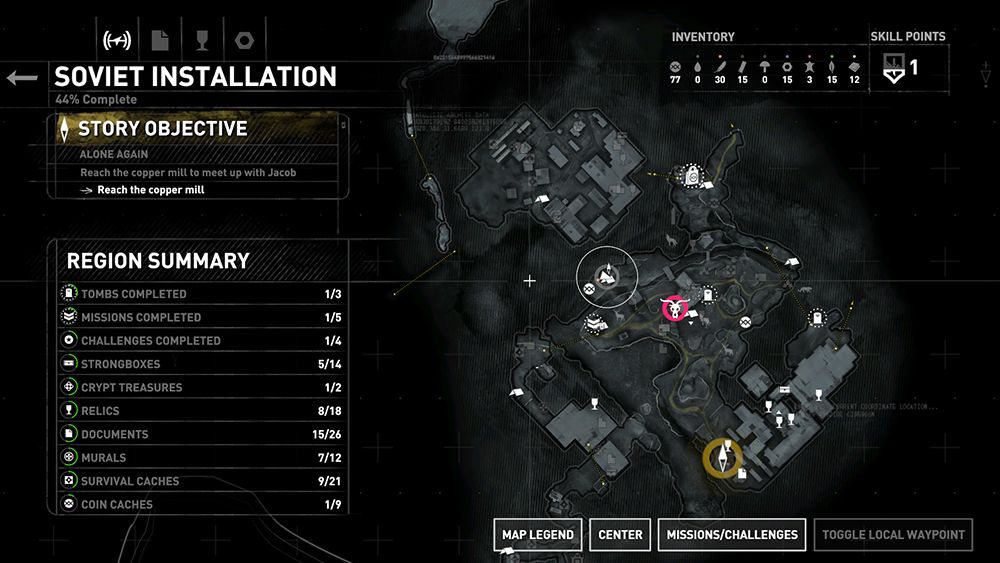This screenshot has height=563, width=1000.
Task: Switch to the hexagon nut tab
Action: click(242, 41)
